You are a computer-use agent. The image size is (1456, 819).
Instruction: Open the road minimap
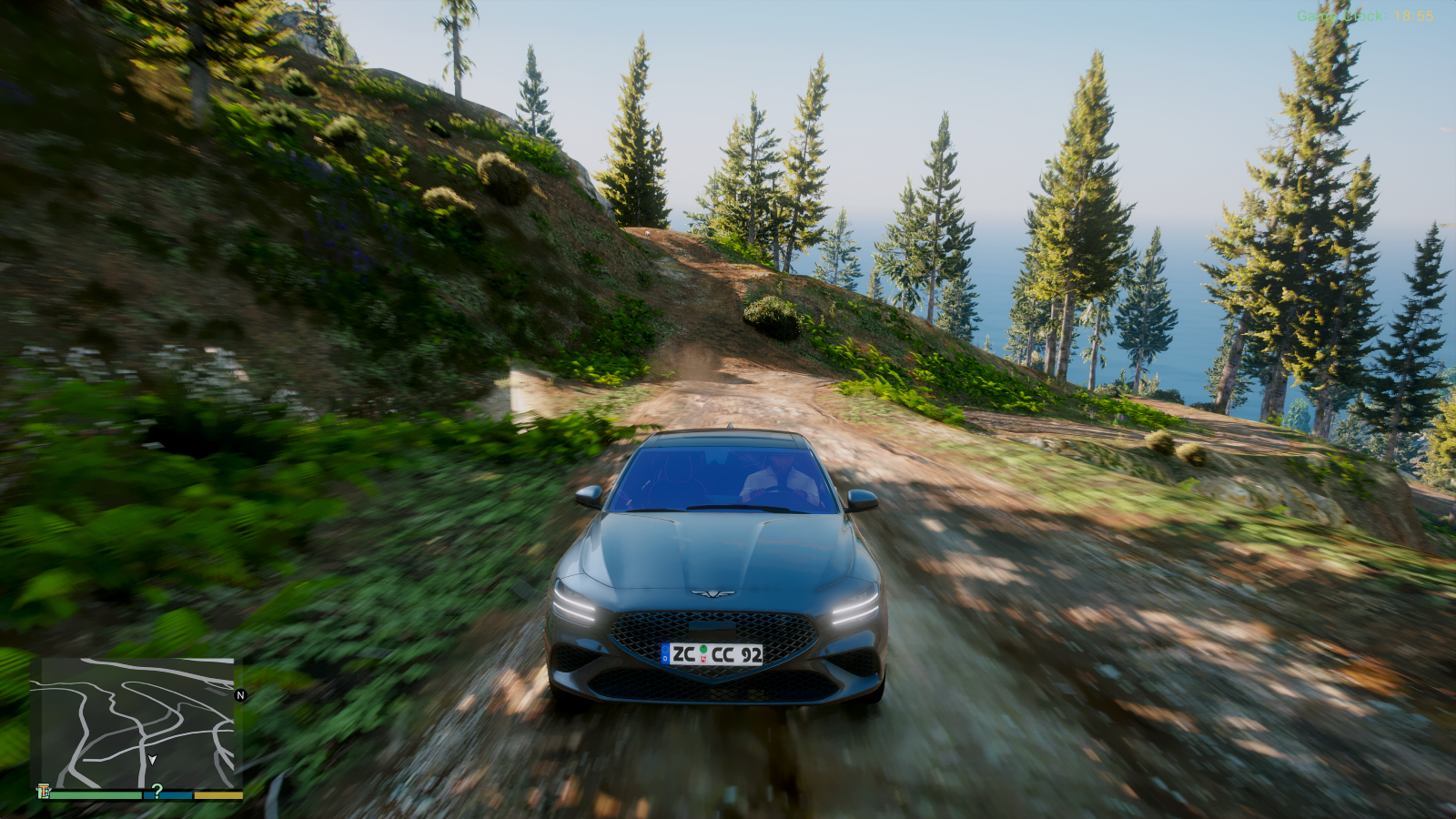[x=136, y=723]
